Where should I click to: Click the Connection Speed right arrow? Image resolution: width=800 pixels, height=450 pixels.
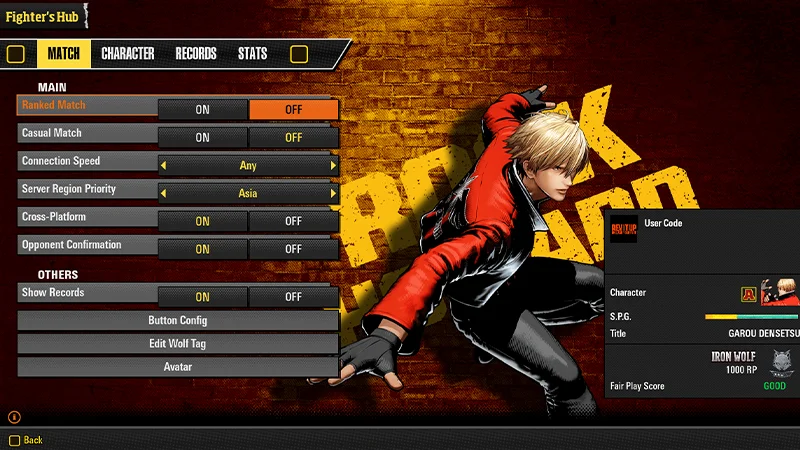(x=333, y=166)
